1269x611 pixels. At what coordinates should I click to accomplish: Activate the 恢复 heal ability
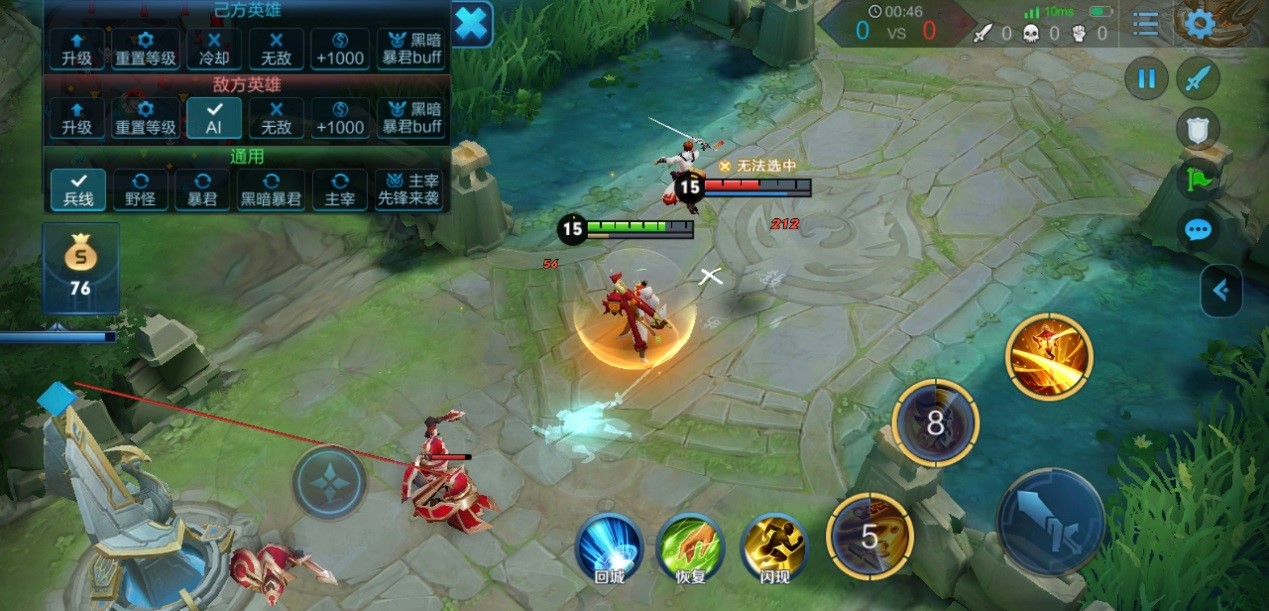[x=690, y=549]
